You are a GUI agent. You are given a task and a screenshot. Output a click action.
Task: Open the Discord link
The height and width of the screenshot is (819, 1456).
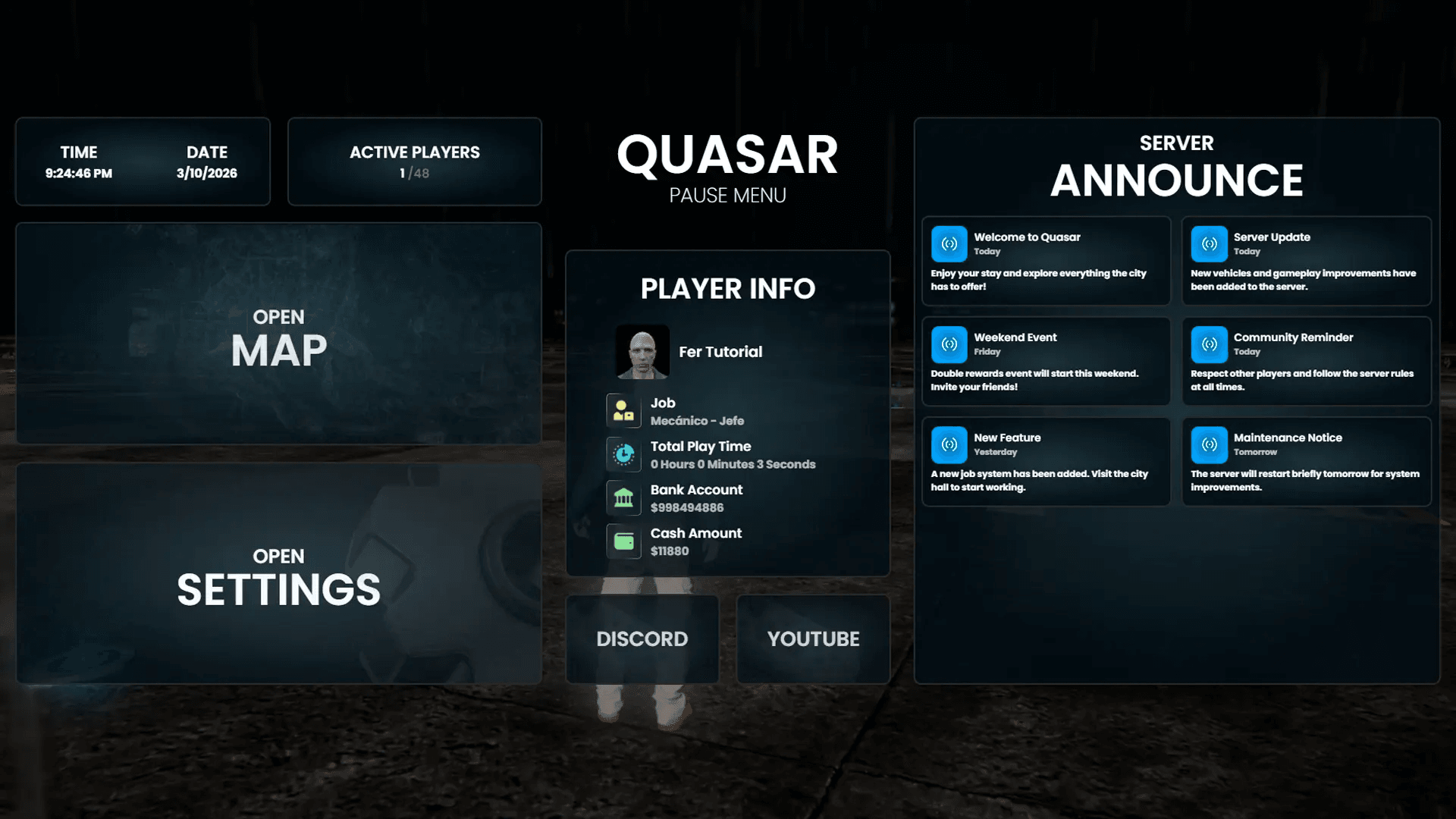(642, 639)
